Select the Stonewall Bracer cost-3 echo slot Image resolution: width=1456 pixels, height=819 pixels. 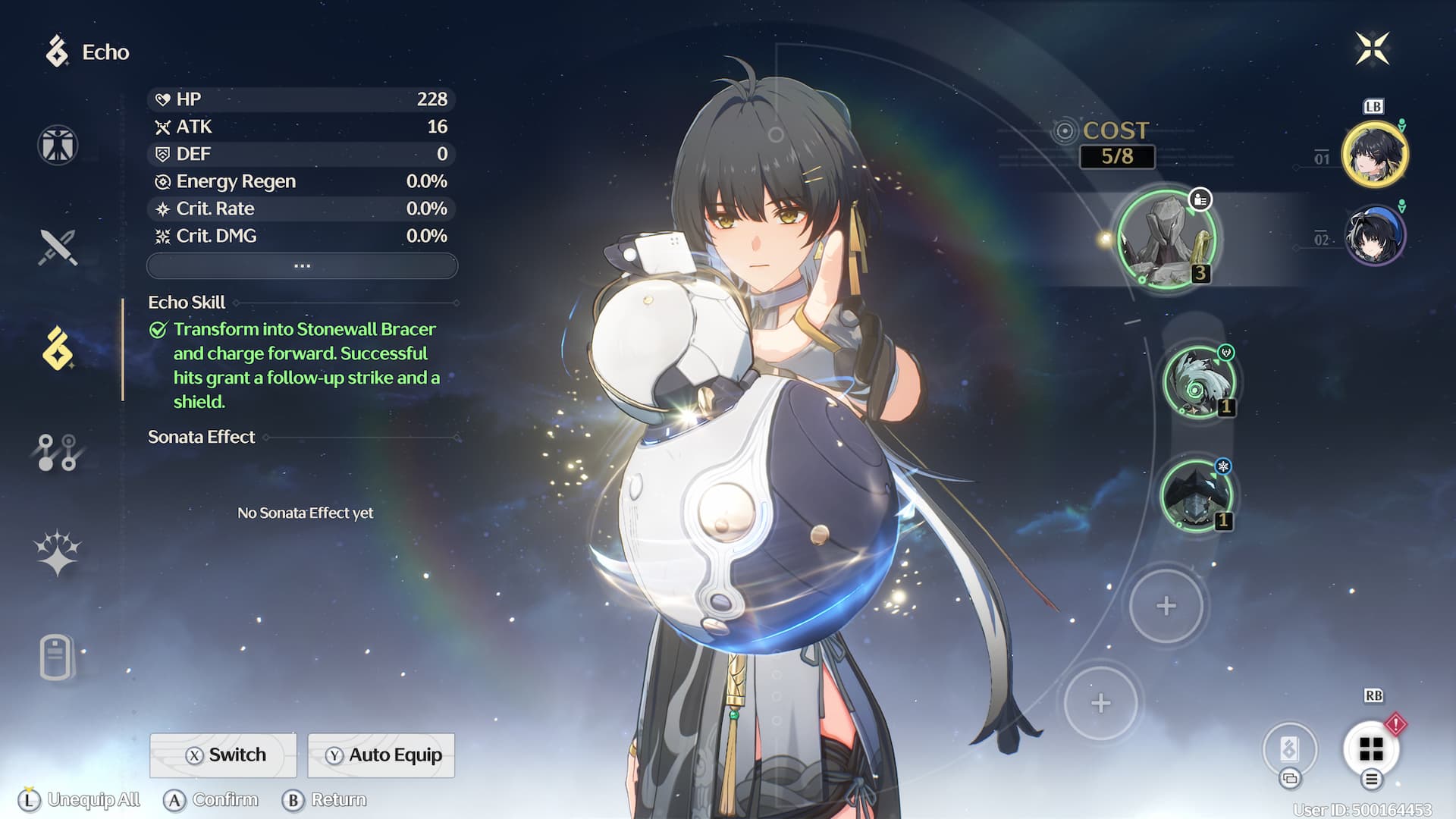pos(1166,240)
